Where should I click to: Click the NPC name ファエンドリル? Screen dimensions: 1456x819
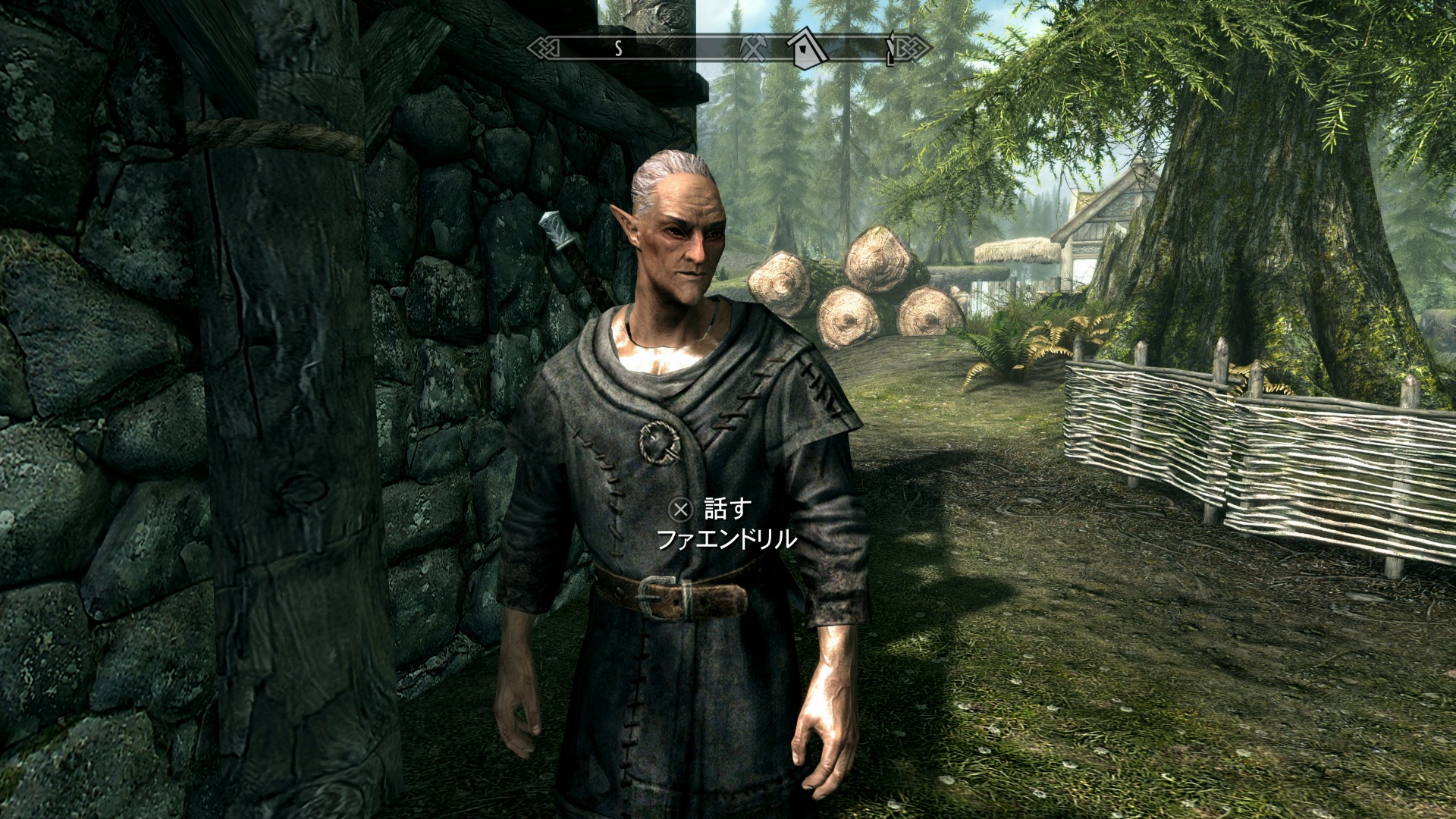(726, 539)
